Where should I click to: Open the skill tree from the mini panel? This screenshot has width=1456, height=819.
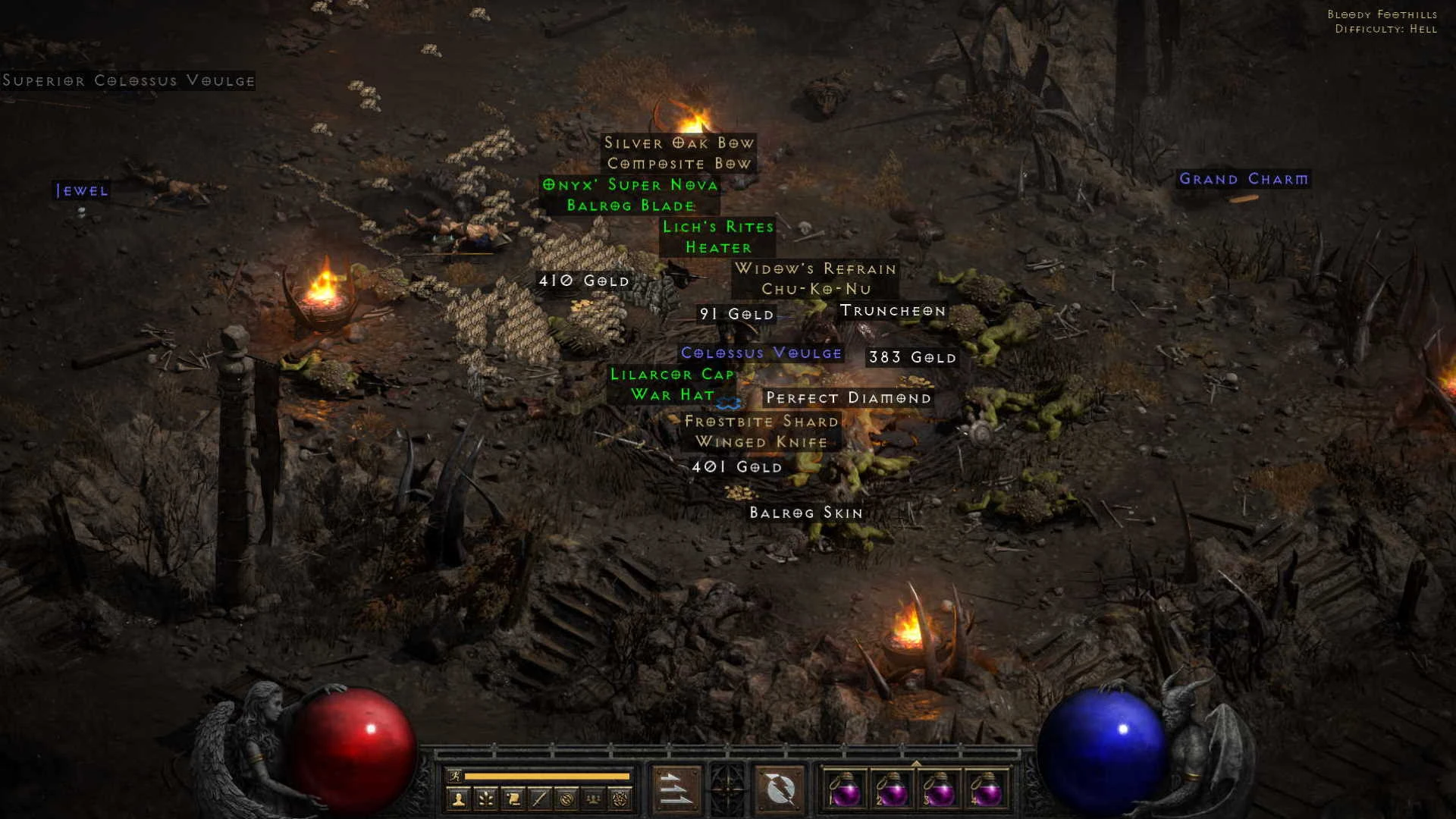click(x=486, y=800)
